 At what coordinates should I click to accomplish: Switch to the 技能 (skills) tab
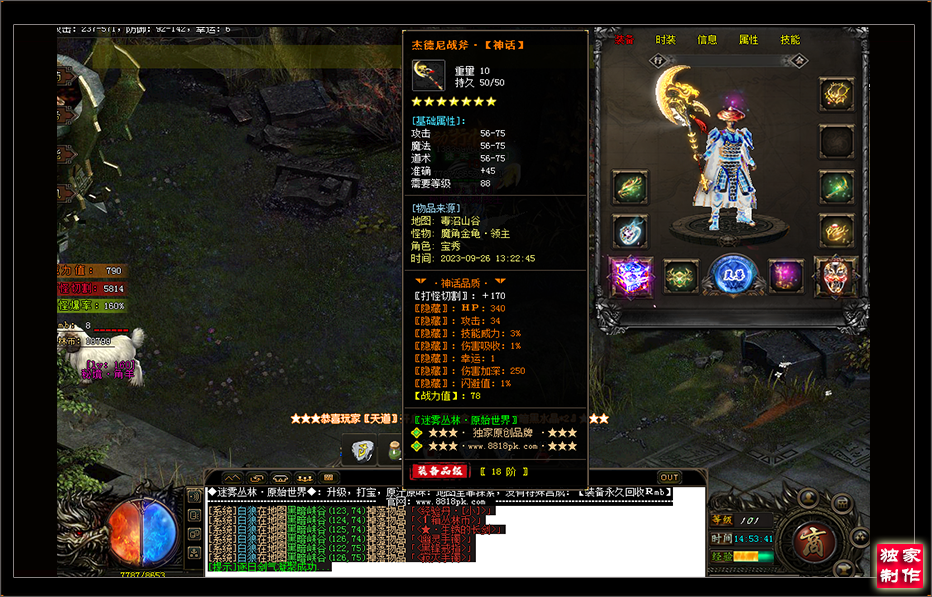click(x=790, y=40)
